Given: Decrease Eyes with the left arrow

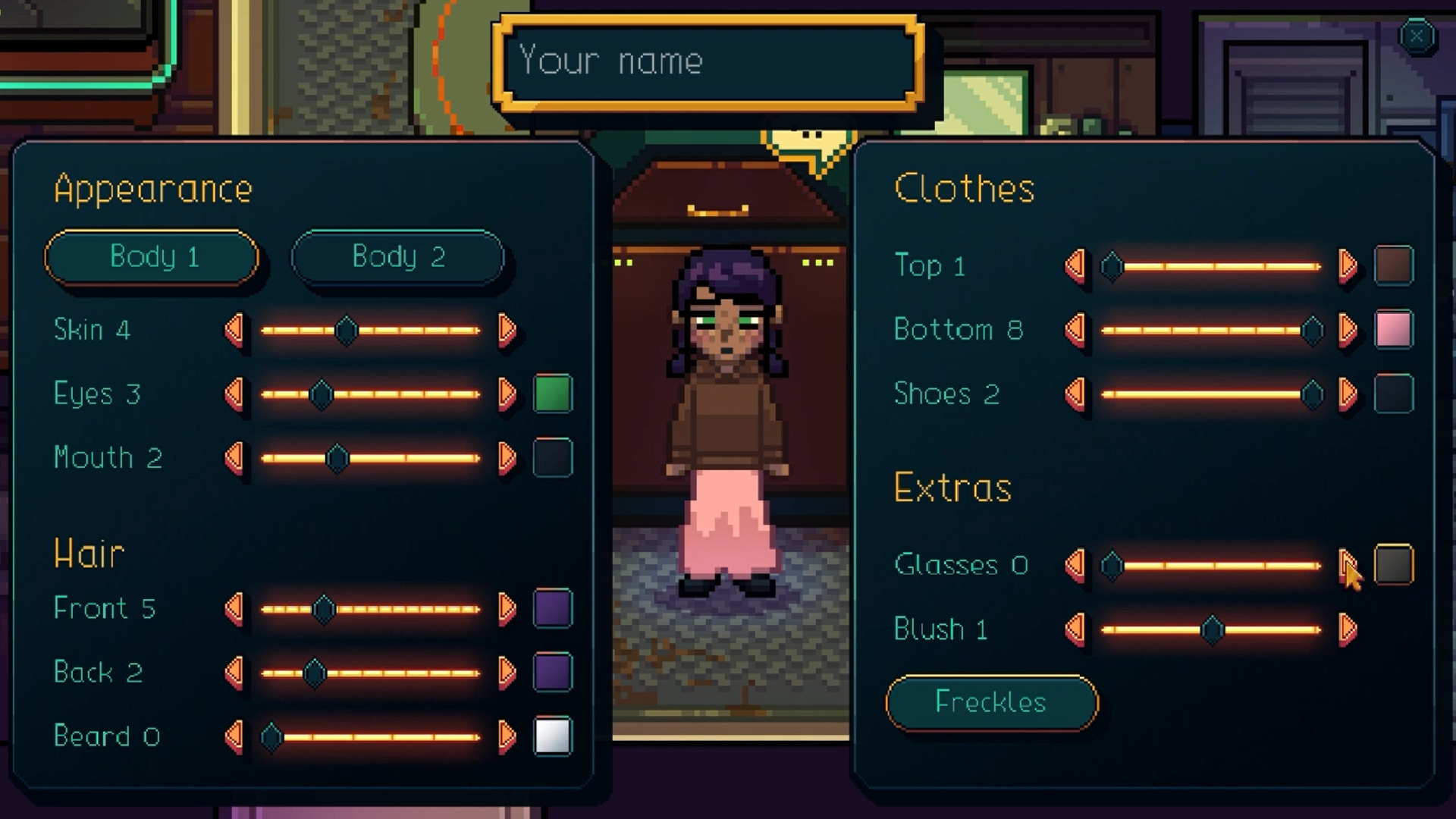Looking at the screenshot, I should tap(234, 394).
